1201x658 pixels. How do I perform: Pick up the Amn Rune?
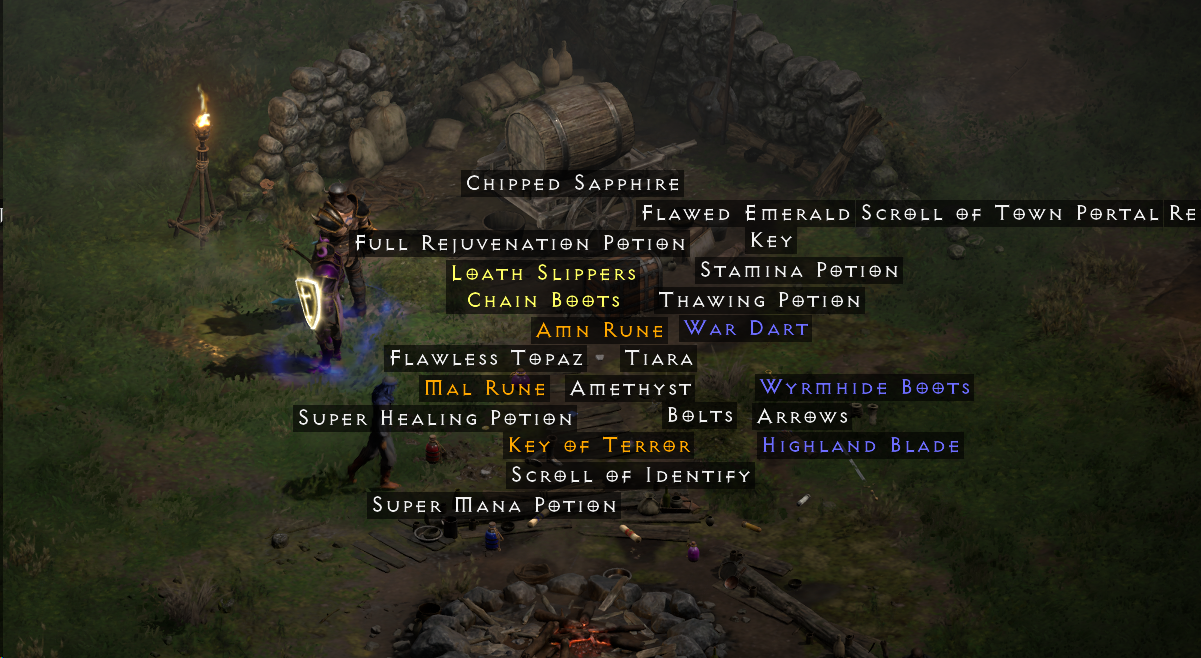coord(600,331)
